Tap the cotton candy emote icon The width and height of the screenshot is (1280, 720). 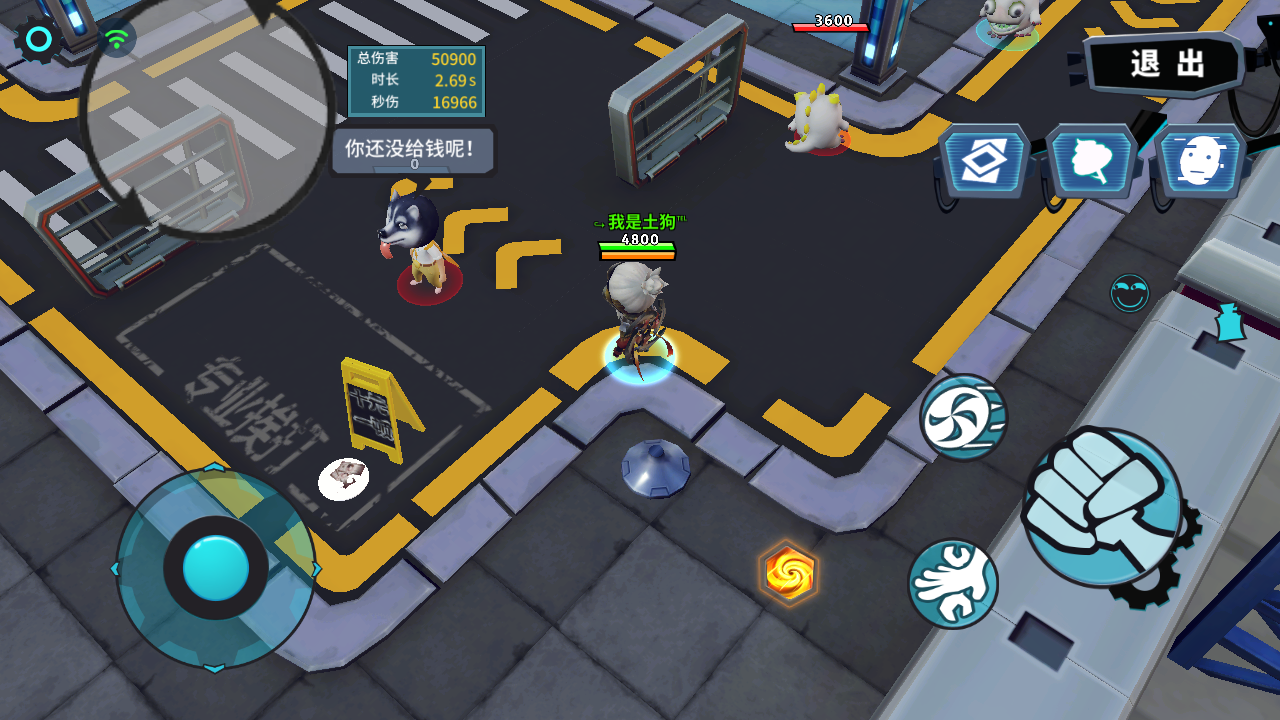pyautogui.click(x=1090, y=160)
